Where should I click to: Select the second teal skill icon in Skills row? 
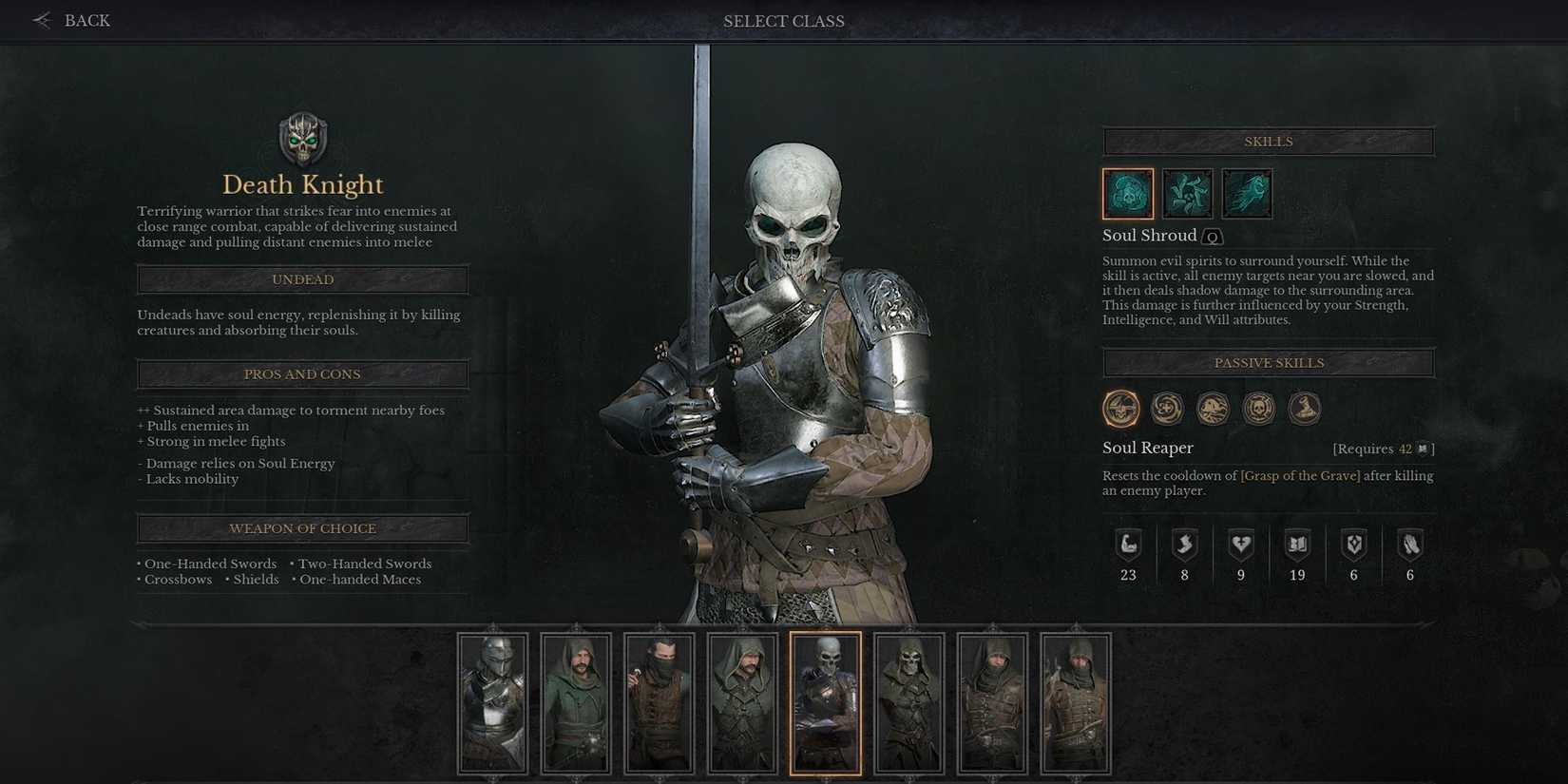click(x=1187, y=192)
